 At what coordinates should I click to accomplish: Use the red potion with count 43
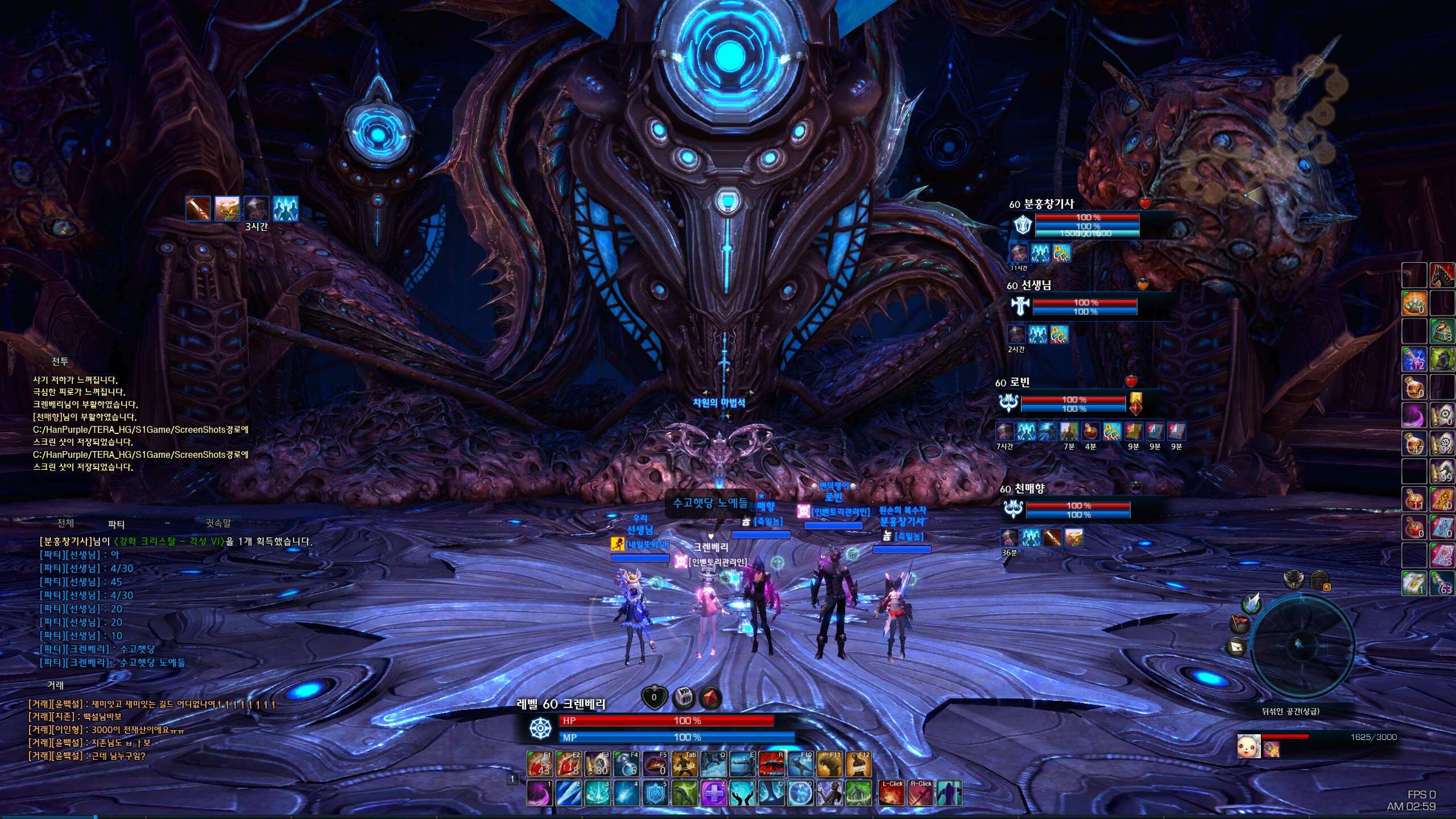[539, 764]
